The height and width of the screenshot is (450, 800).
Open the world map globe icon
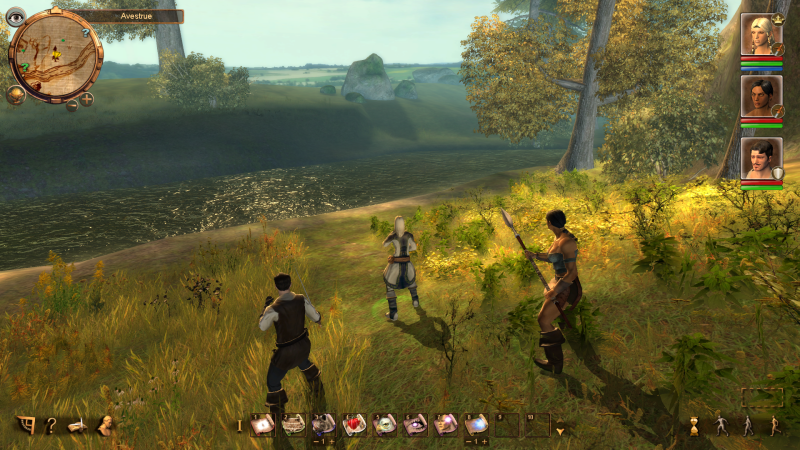16,95
